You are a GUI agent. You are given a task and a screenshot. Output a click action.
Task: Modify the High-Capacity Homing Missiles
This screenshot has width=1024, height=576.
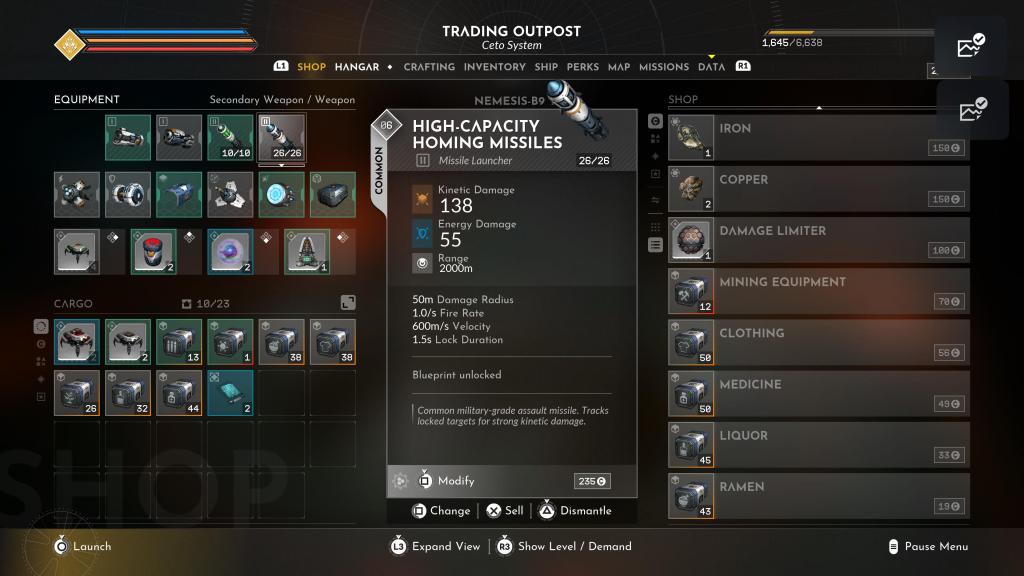(x=455, y=481)
